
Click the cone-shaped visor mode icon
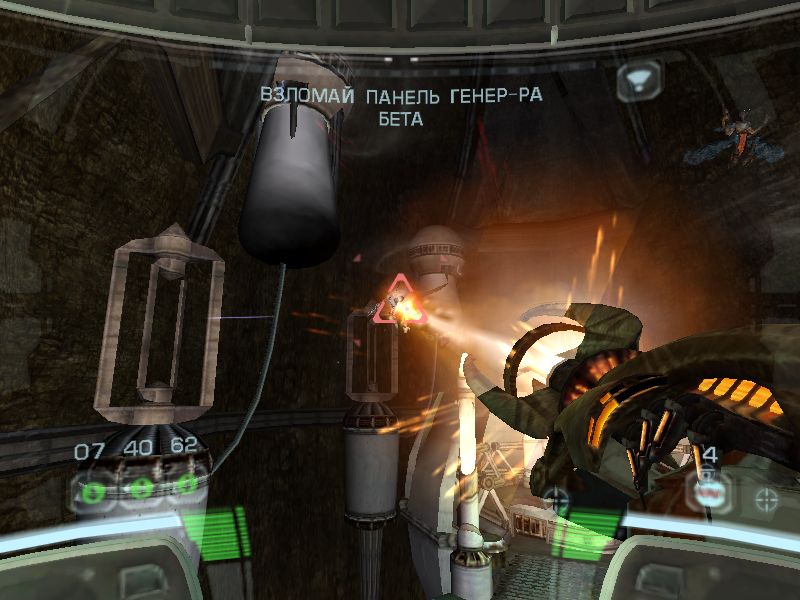click(636, 79)
